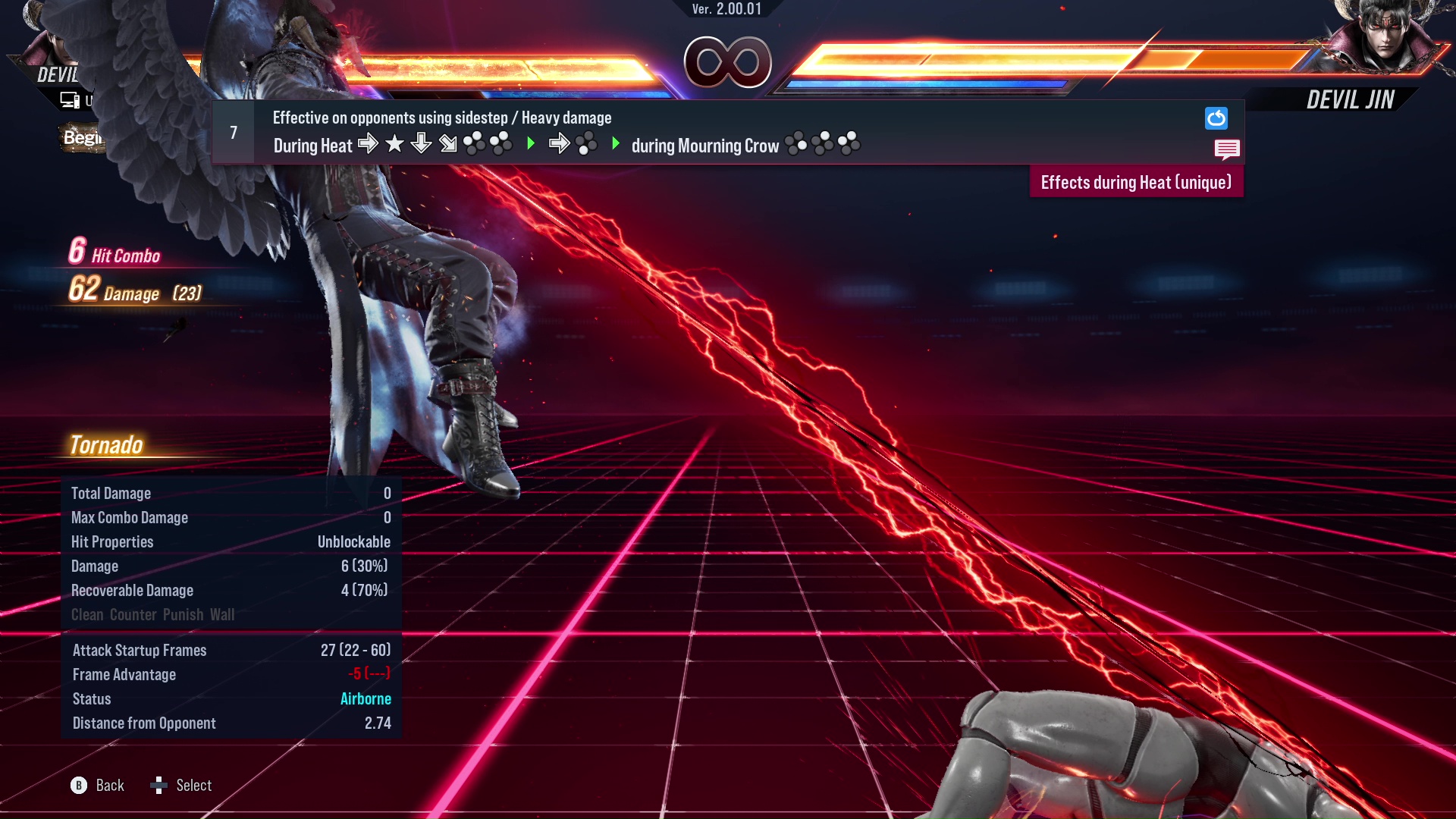The width and height of the screenshot is (1456, 819).
Task: Click the star neutral input icon in the combo notation
Action: [394, 144]
